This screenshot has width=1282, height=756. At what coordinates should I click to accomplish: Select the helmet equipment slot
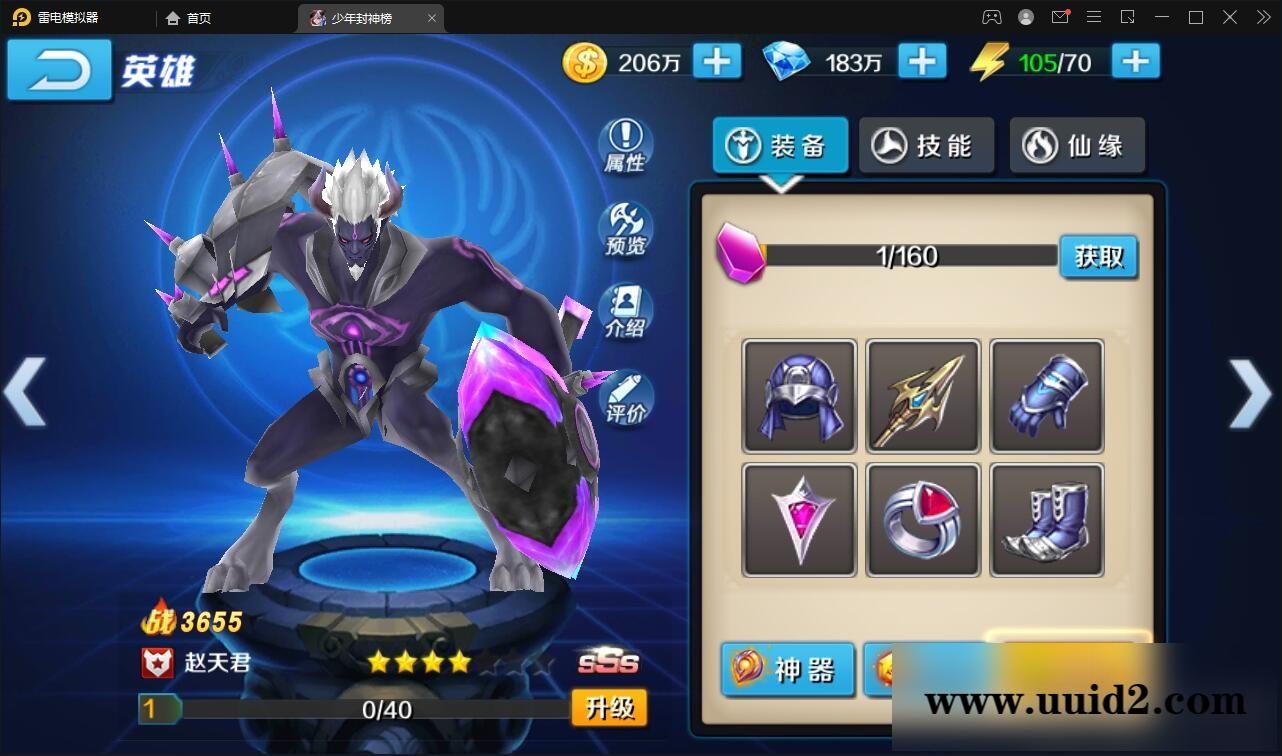799,396
